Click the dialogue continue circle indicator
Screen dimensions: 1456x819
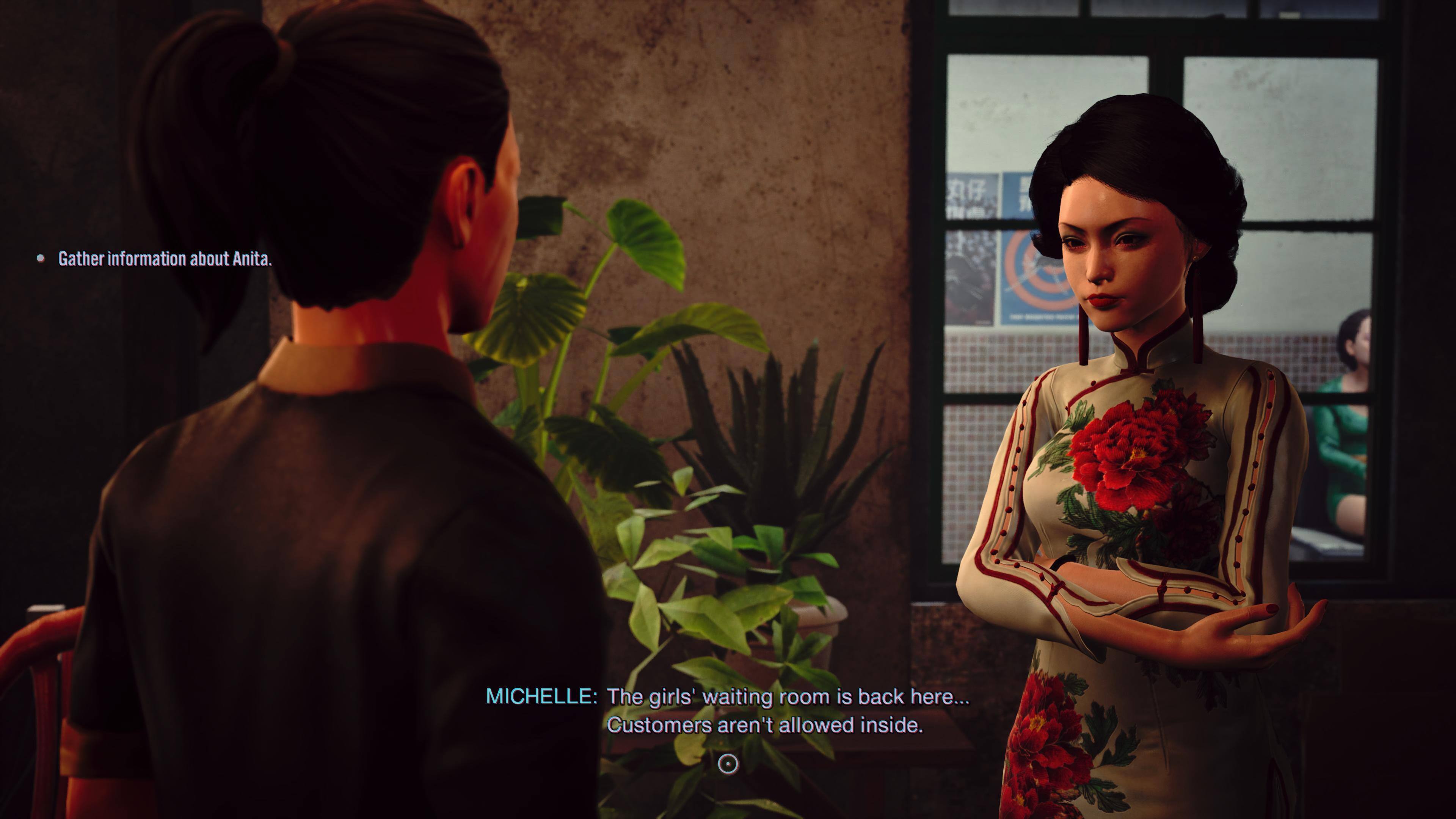(728, 764)
